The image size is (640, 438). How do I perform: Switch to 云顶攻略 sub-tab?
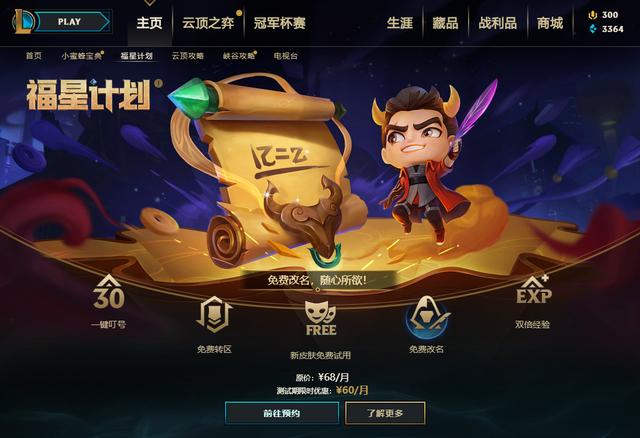pos(187,56)
